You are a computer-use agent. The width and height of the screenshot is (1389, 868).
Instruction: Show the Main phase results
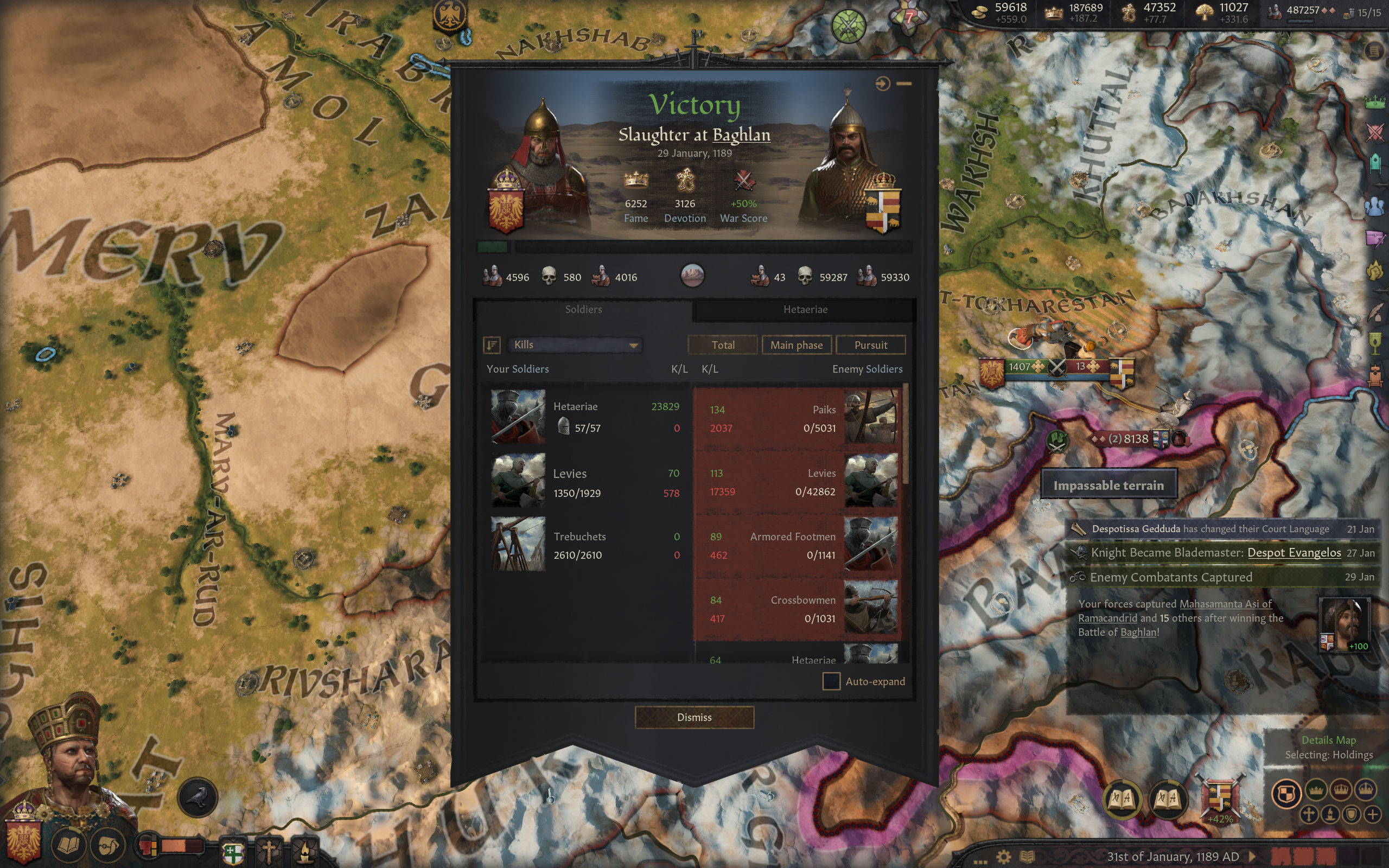796,345
